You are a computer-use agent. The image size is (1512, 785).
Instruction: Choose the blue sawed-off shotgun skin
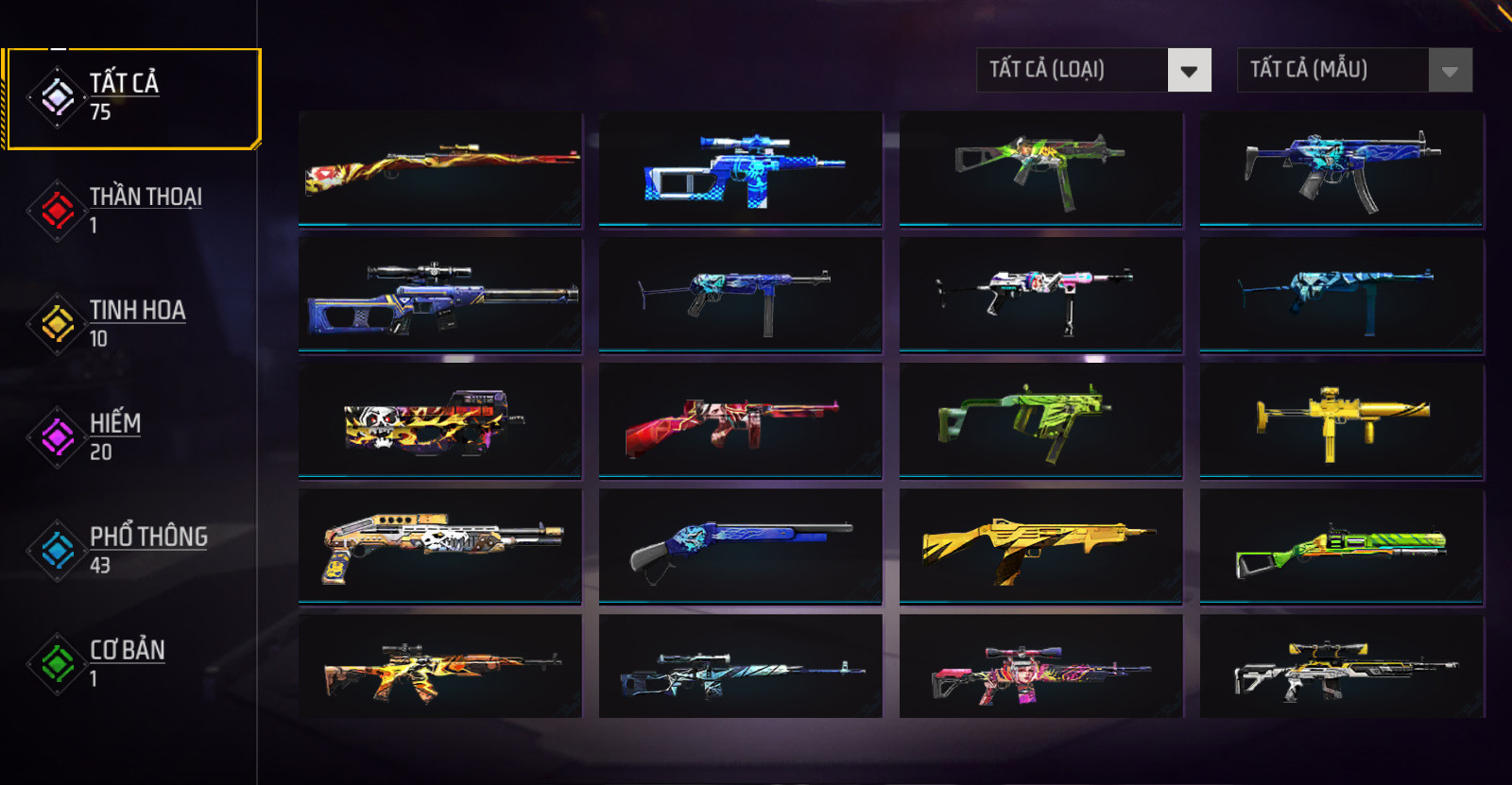(741, 547)
